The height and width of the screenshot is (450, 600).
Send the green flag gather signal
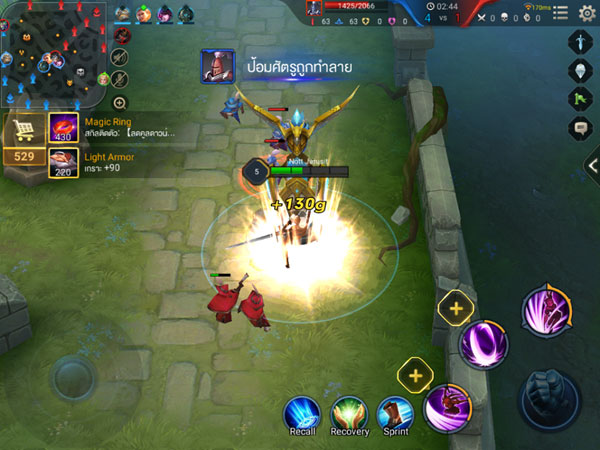[582, 99]
